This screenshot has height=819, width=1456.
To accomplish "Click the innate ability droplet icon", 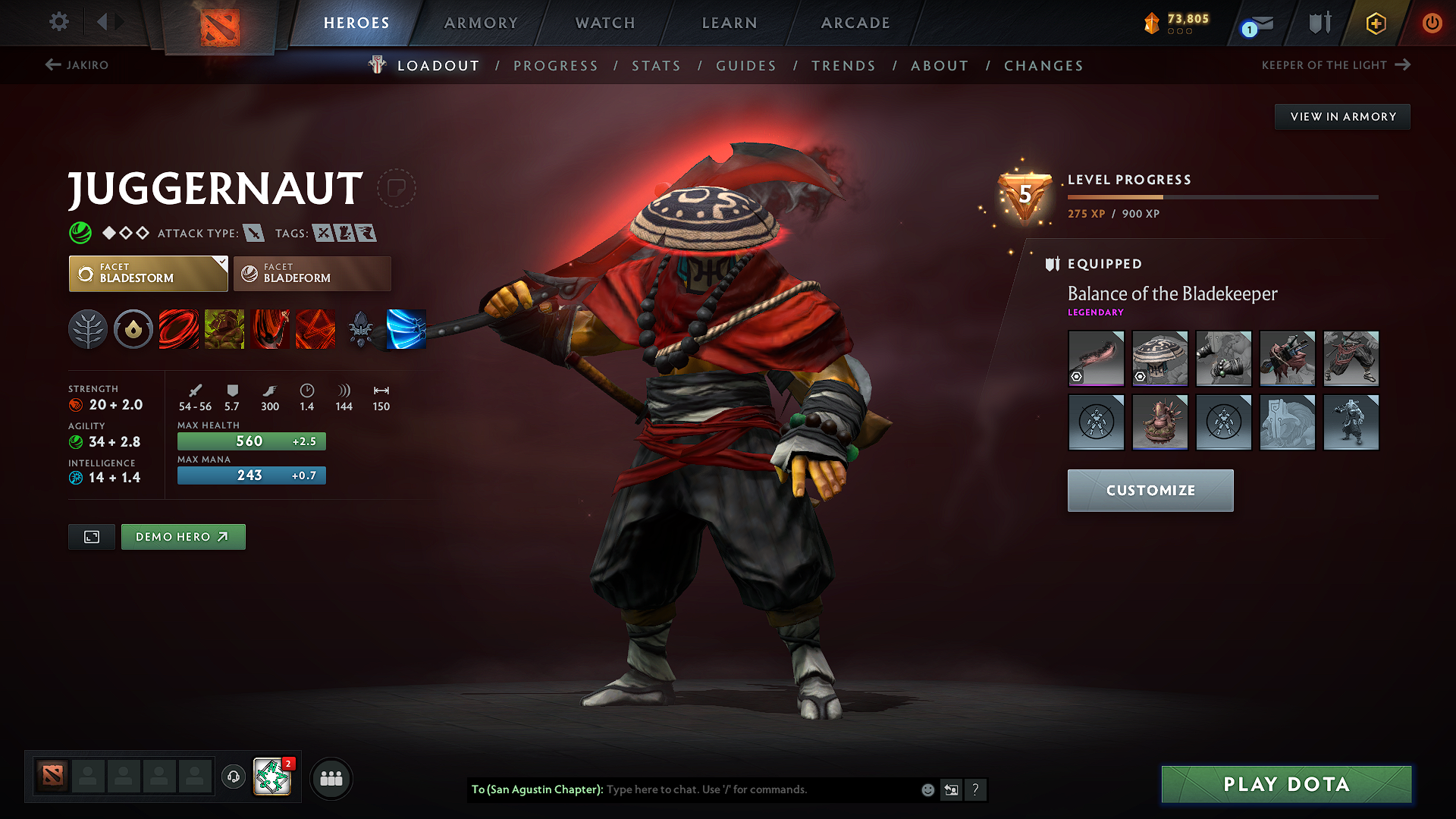I will (x=133, y=328).
